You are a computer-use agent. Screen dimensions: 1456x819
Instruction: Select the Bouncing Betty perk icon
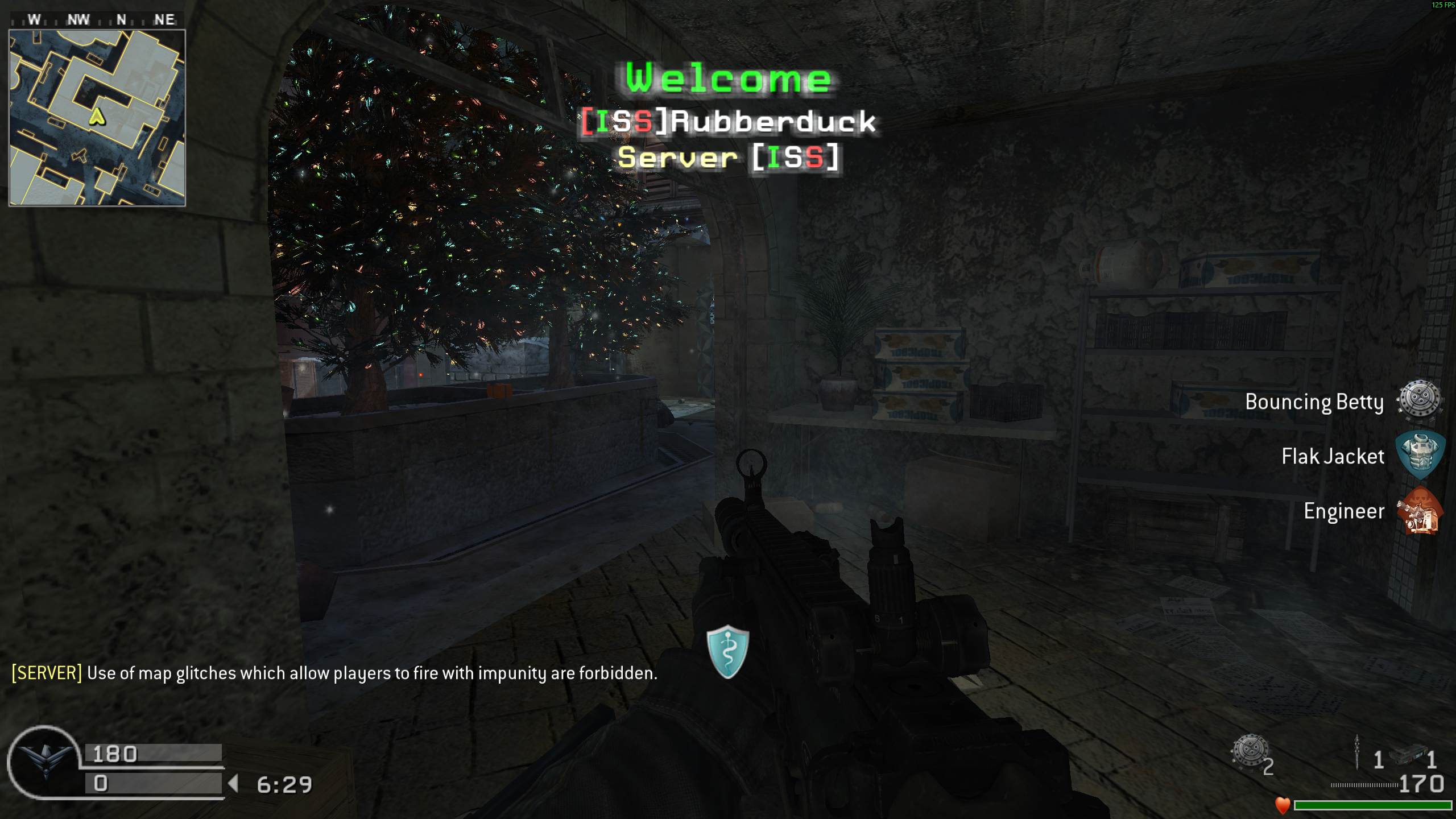(x=1420, y=400)
